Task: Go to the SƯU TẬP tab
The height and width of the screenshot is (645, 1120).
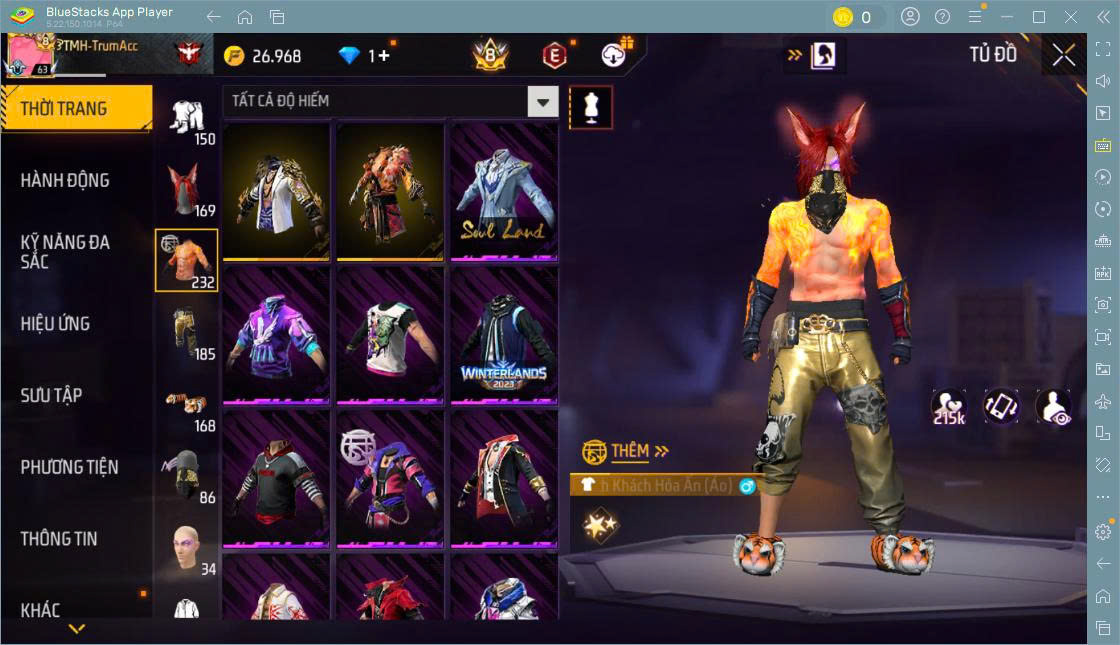Action: [51, 395]
